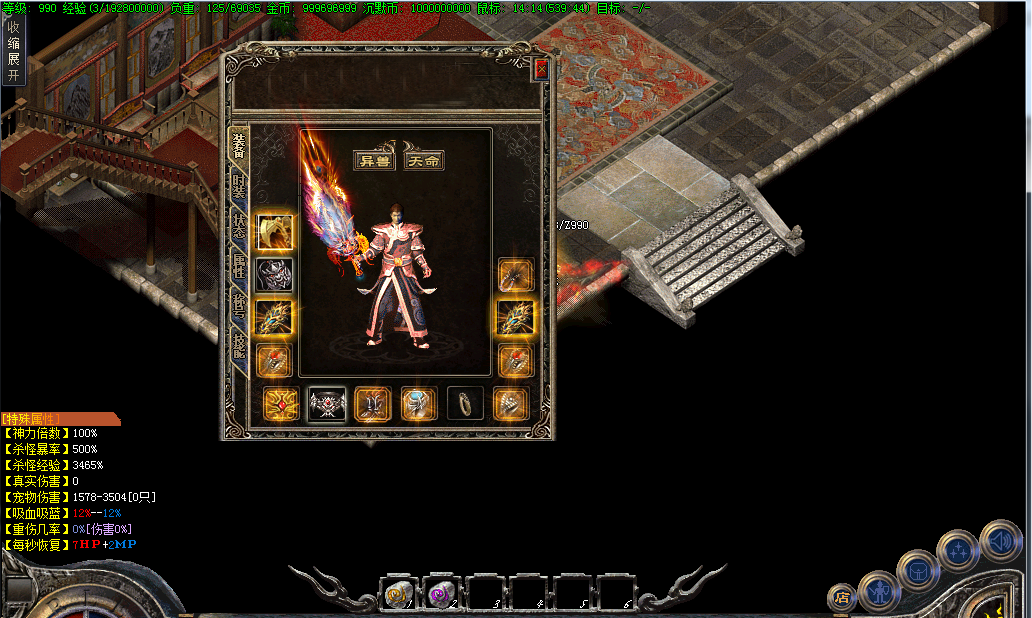Switch to the 技能 tab
Screen dimensions: 1032x618
coord(239,347)
